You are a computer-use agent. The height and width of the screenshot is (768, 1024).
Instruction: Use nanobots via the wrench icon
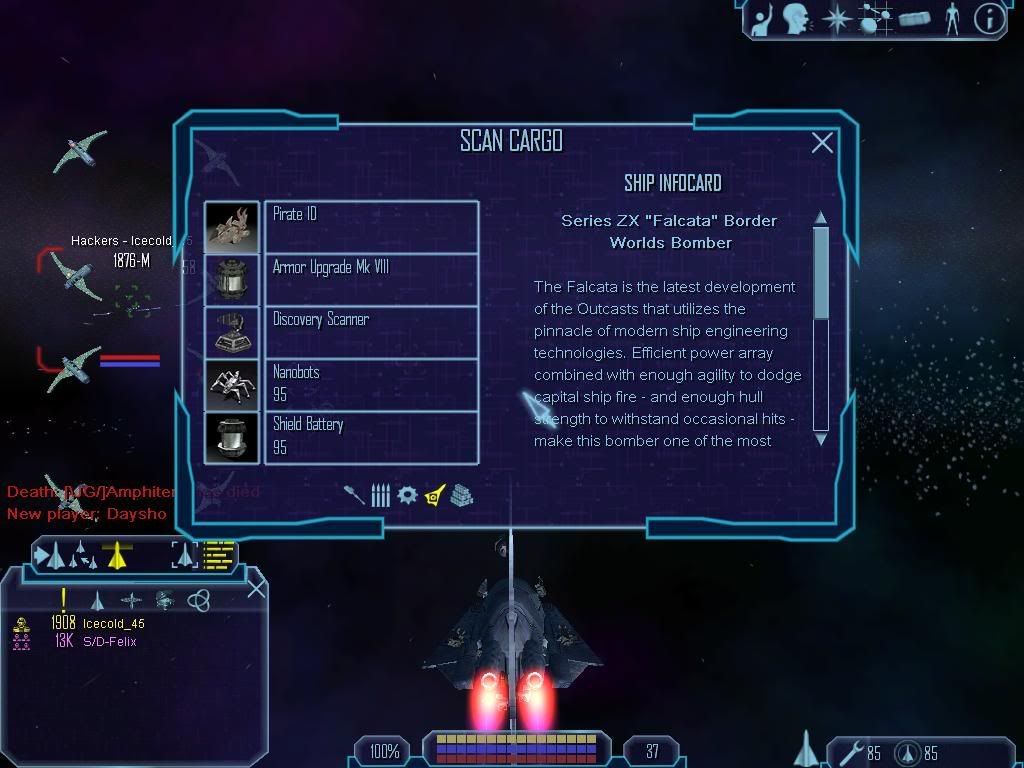[850, 752]
